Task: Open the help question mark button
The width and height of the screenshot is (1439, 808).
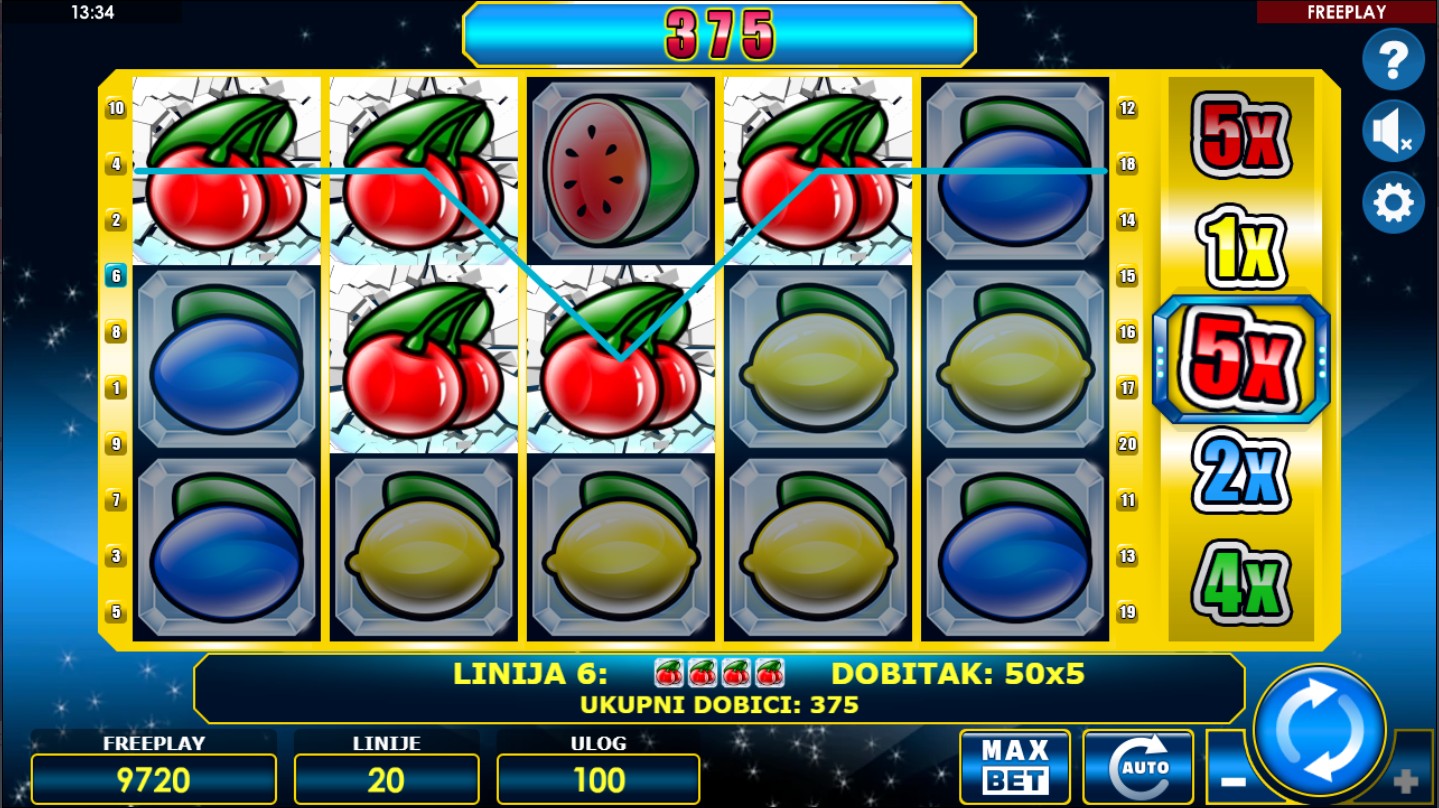Action: (1393, 61)
